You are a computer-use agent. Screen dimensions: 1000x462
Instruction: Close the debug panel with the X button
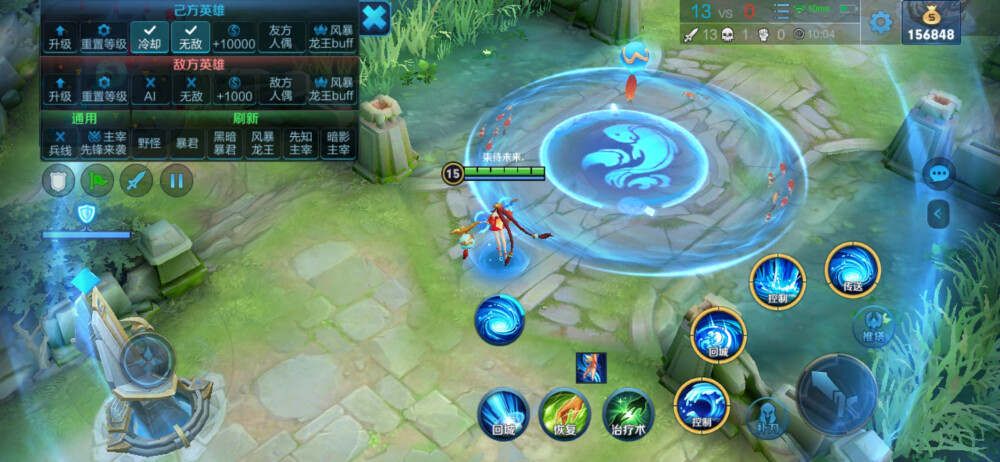(374, 17)
